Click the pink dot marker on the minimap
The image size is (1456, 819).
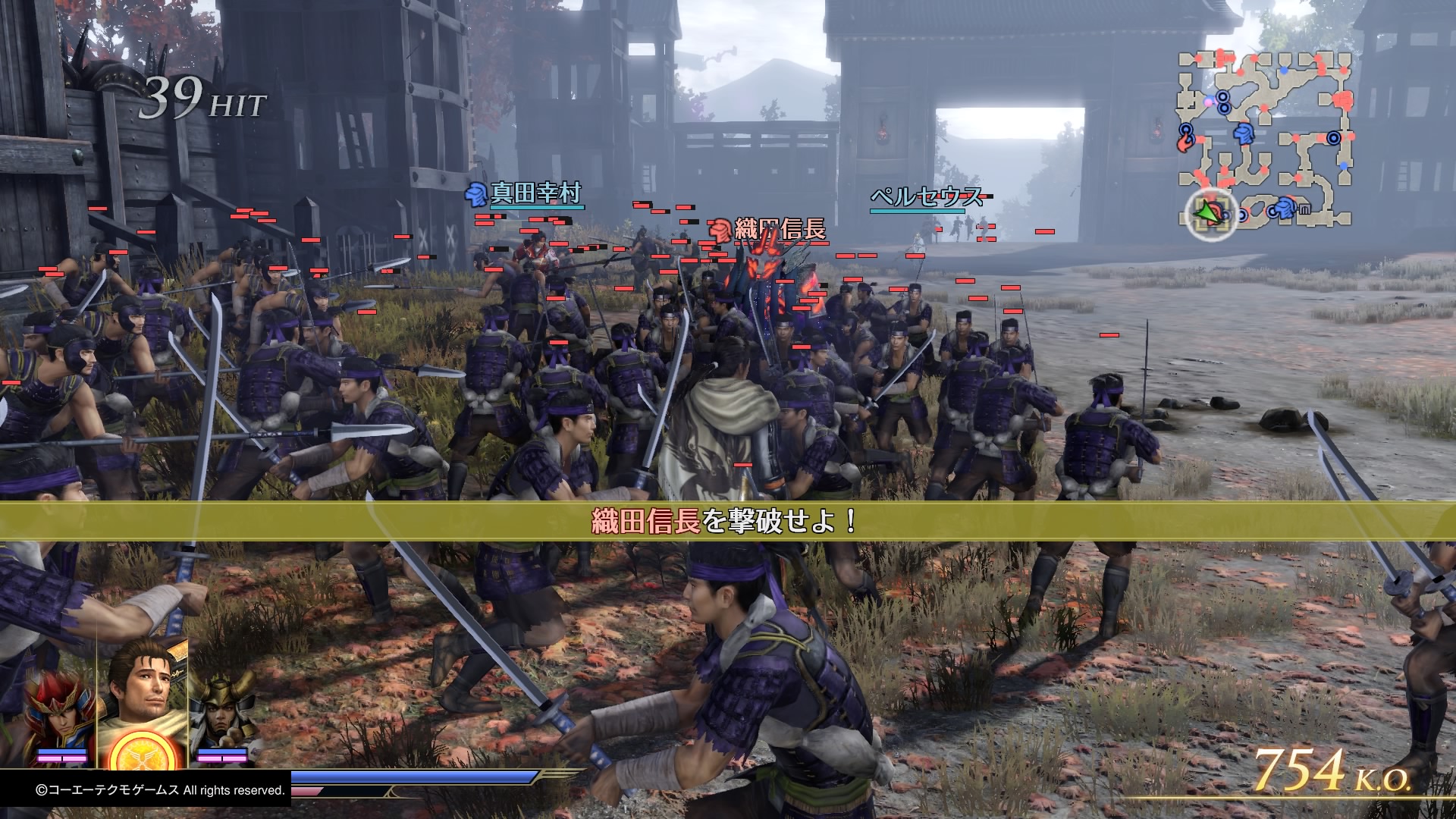point(1207,103)
